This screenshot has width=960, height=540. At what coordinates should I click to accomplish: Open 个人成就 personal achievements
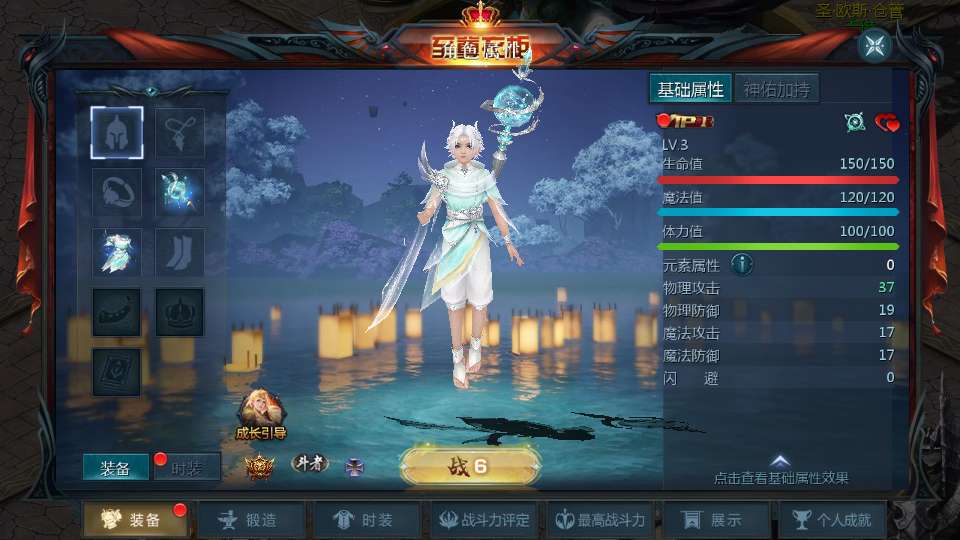click(x=832, y=520)
